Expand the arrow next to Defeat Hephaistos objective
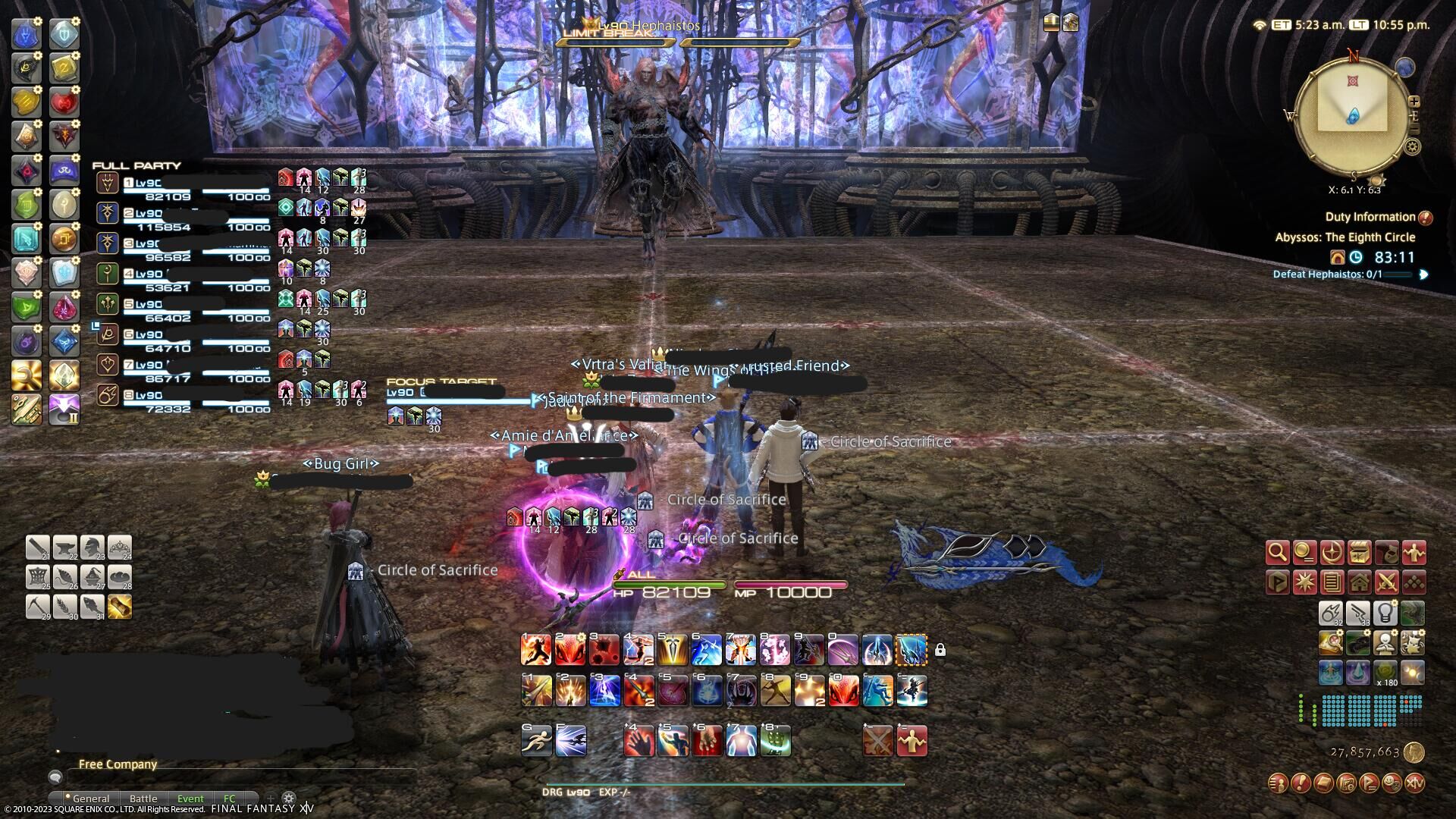This screenshot has width=1456, height=819. click(1423, 274)
